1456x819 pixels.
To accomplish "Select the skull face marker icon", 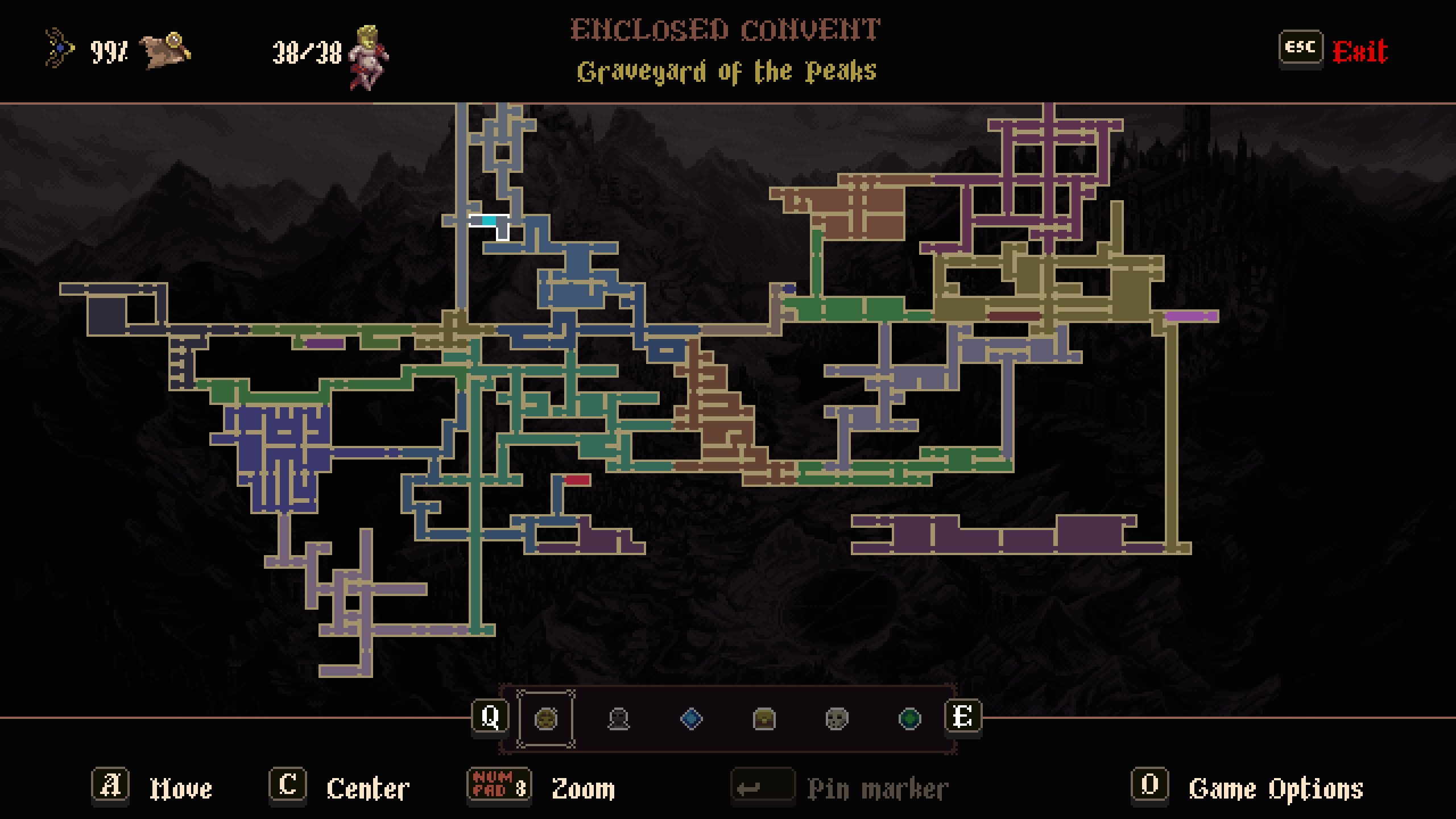I will click(835, 718).
